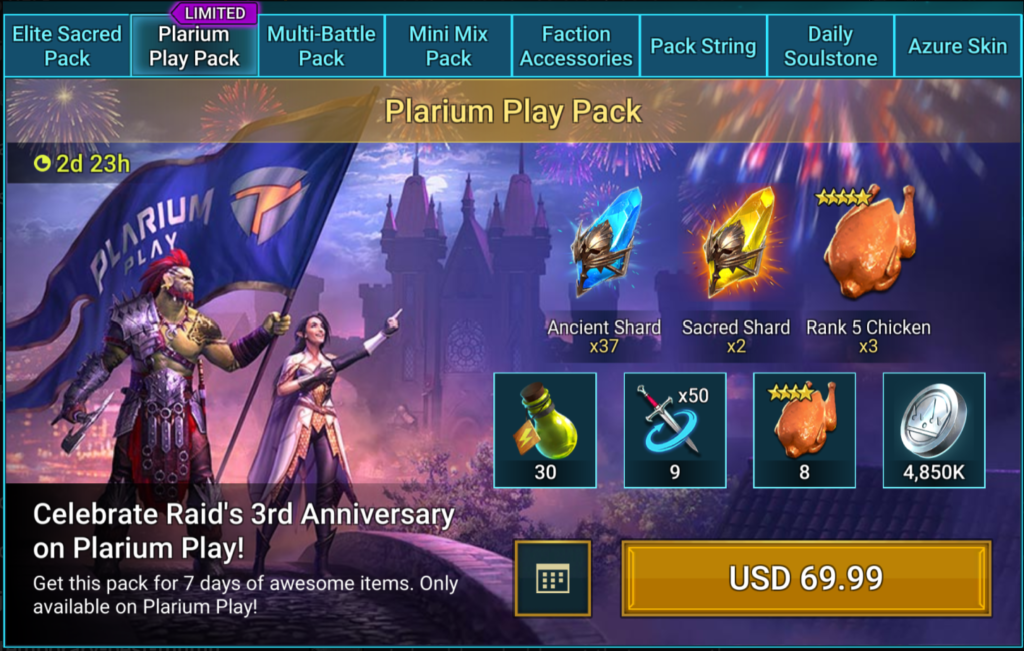Open the calendar schedule button
This screenshot has width=1024, height=651.
click(553, 578)
